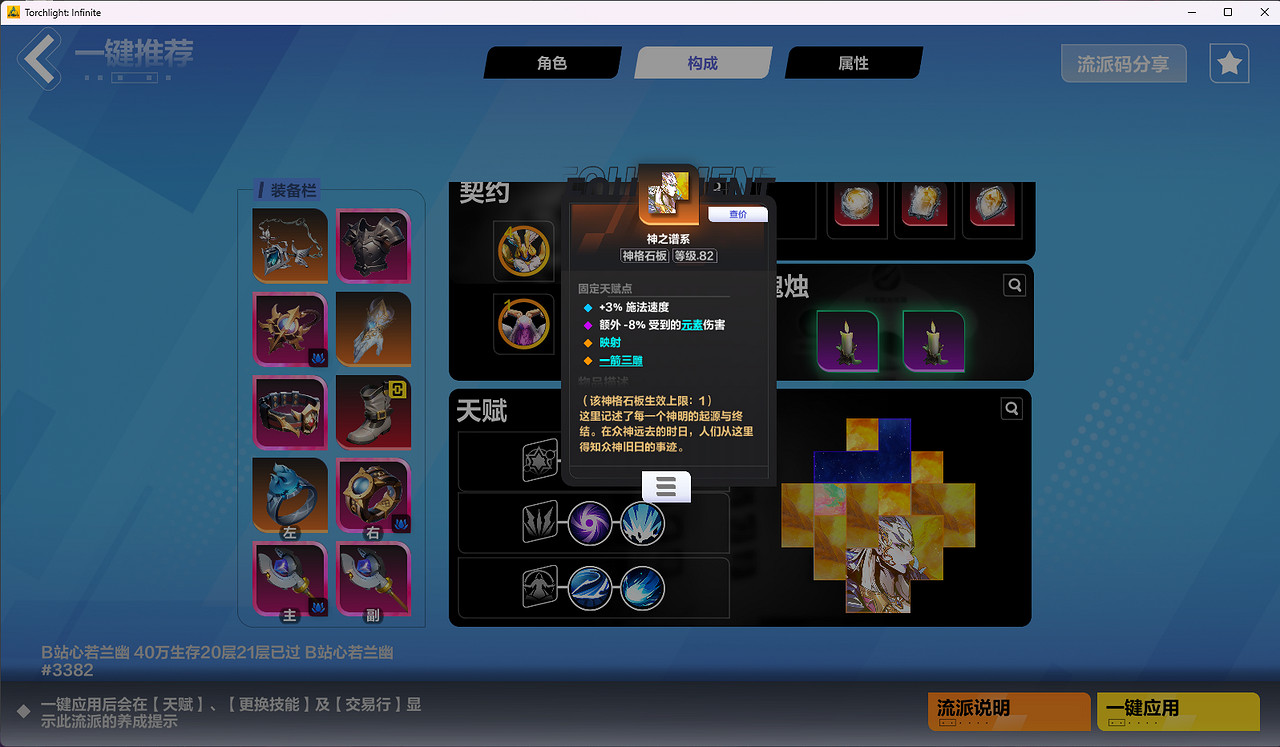Viewport: 1280px width, 747px height.
Task: Click the magnifier icon above the talent tree
Action: point(1011,408)
